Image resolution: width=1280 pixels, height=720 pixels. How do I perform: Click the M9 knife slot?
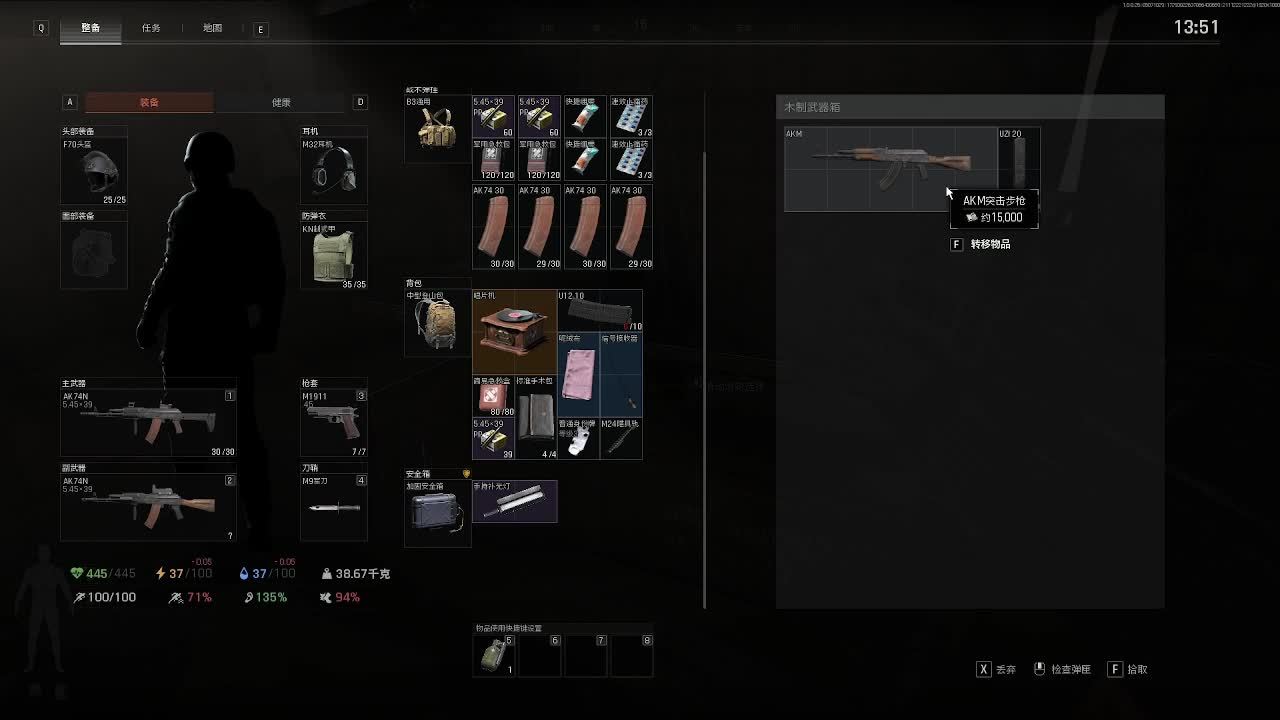pyautogui.click(x=333, y=507)
